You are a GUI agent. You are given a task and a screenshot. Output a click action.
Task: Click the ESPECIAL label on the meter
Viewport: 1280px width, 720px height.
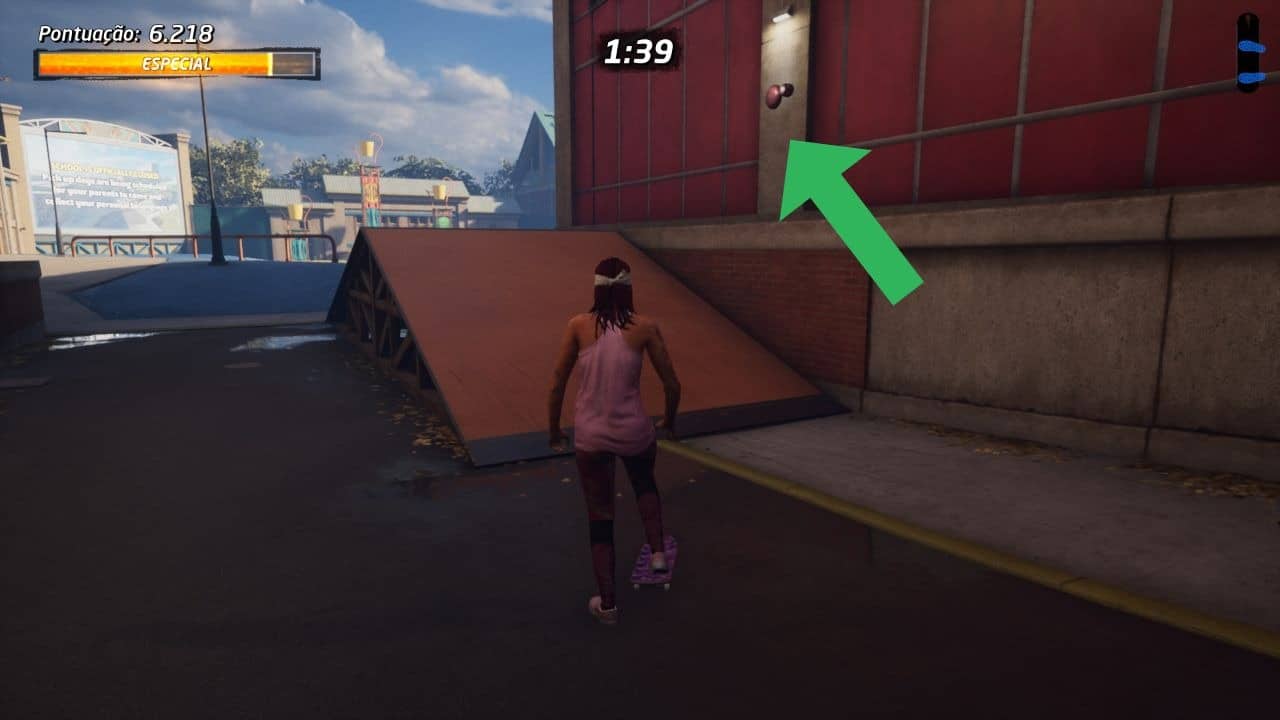point(178,64)
